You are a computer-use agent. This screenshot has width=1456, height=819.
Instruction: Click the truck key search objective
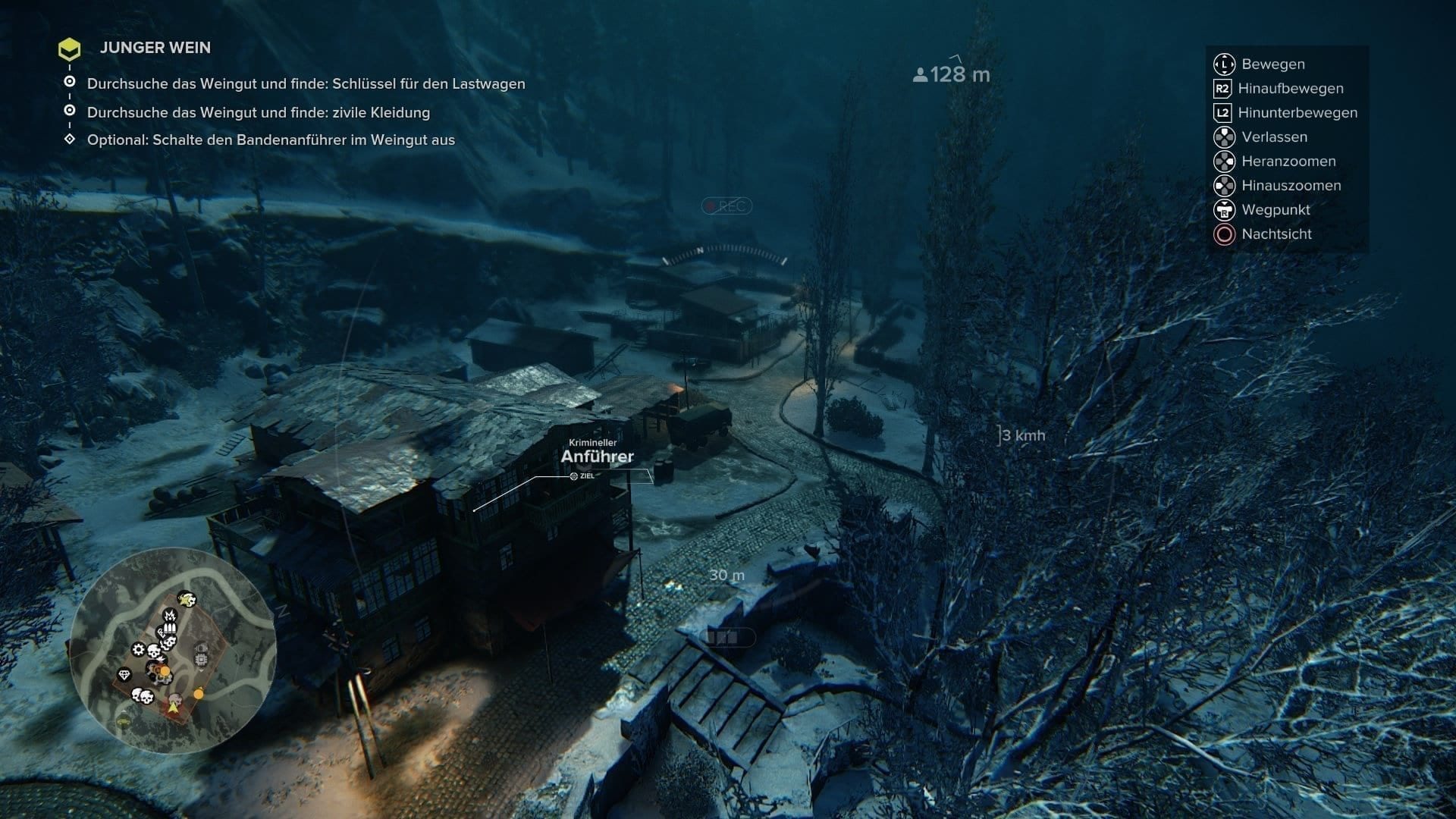(x=306, y=84)
